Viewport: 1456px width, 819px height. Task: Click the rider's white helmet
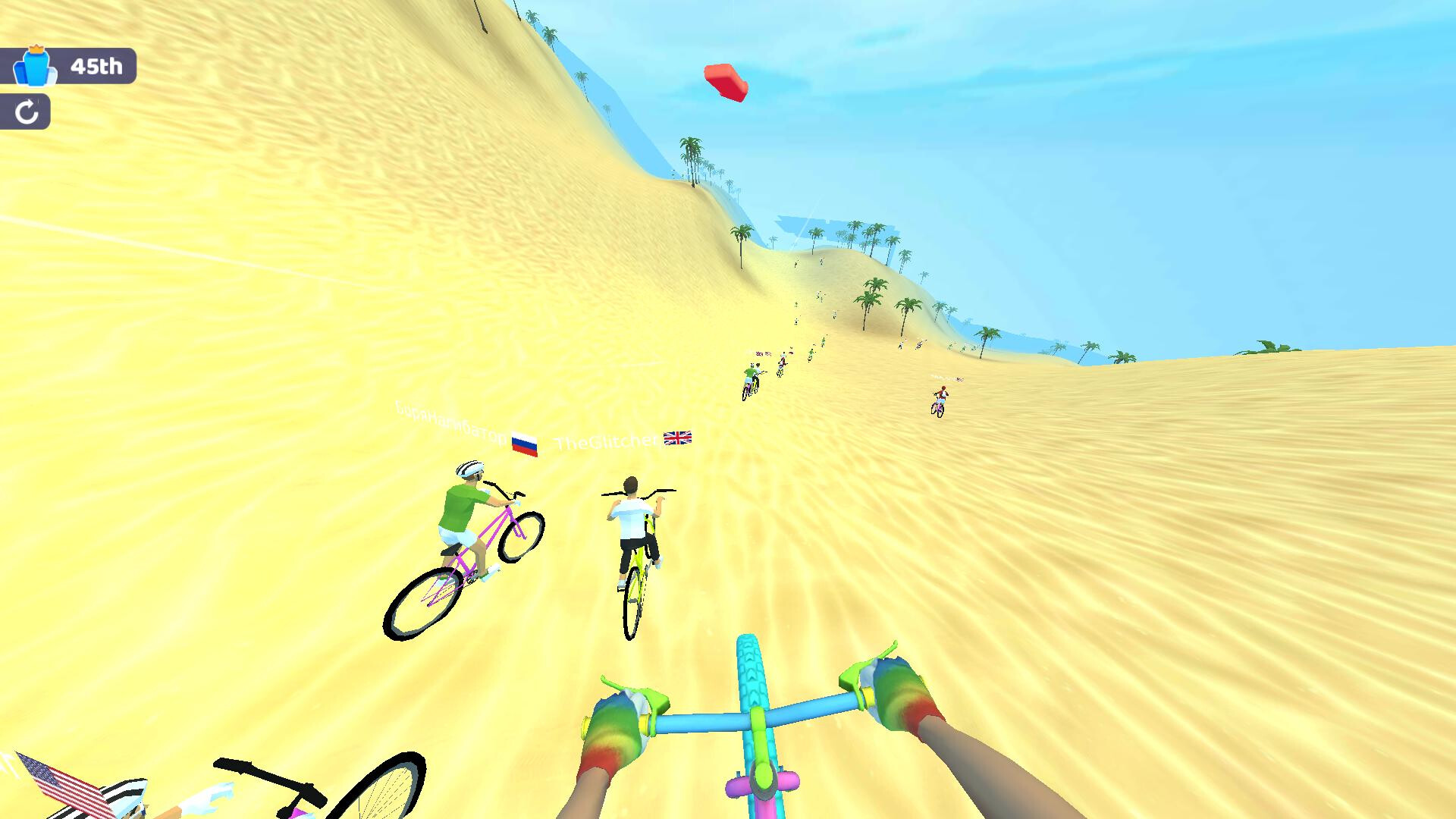[470, 469]
